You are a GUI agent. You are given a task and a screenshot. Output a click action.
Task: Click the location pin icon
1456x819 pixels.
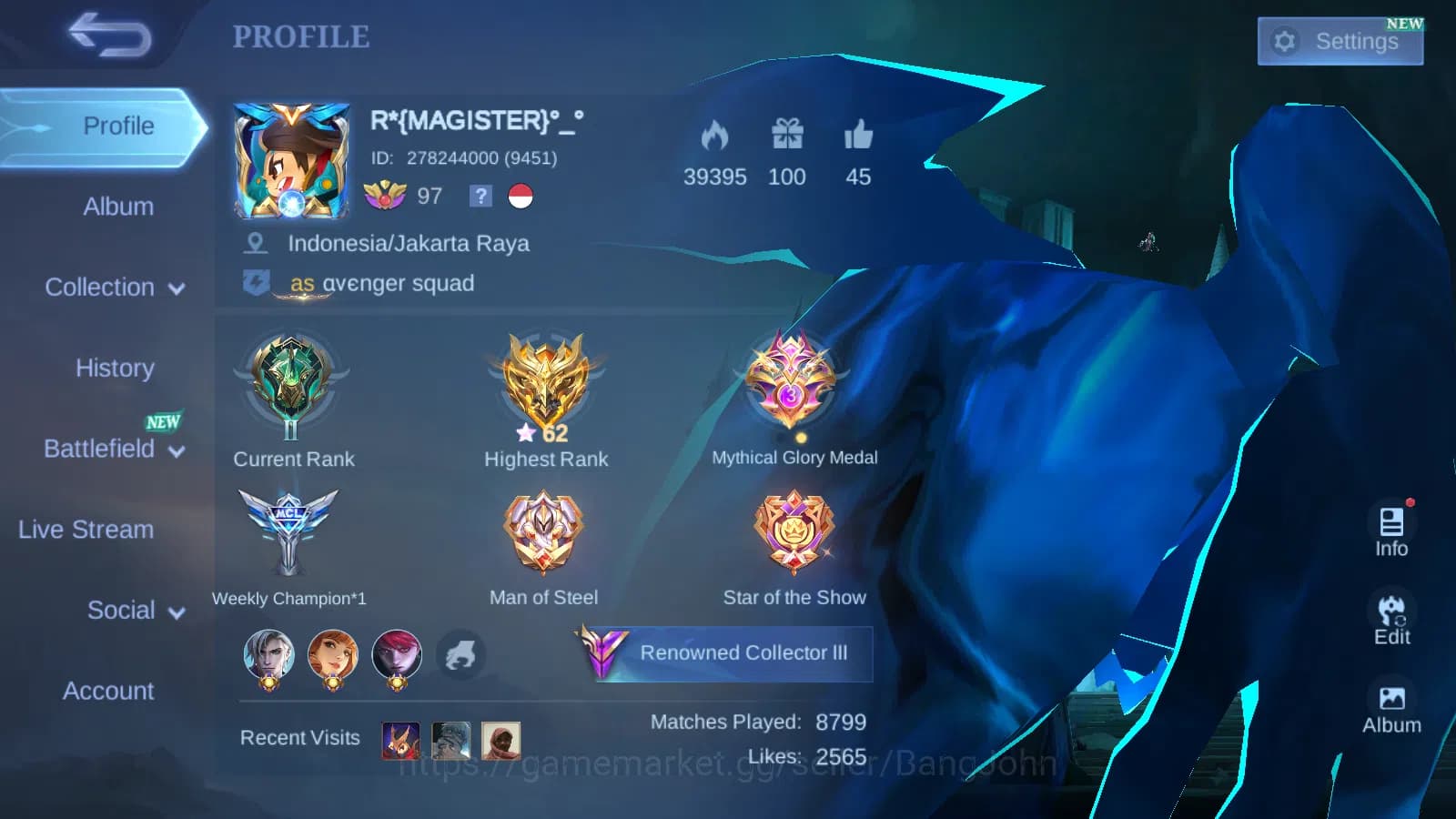(255, 243)
